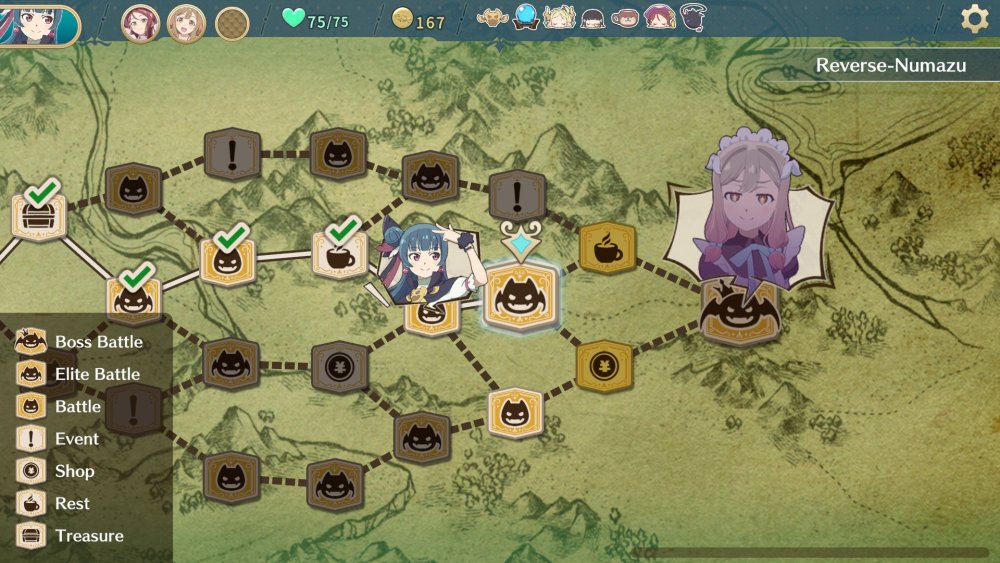Inspect the blonde chibi relic icon
This screenshot has width=1000, height=563.
[559, 17]
